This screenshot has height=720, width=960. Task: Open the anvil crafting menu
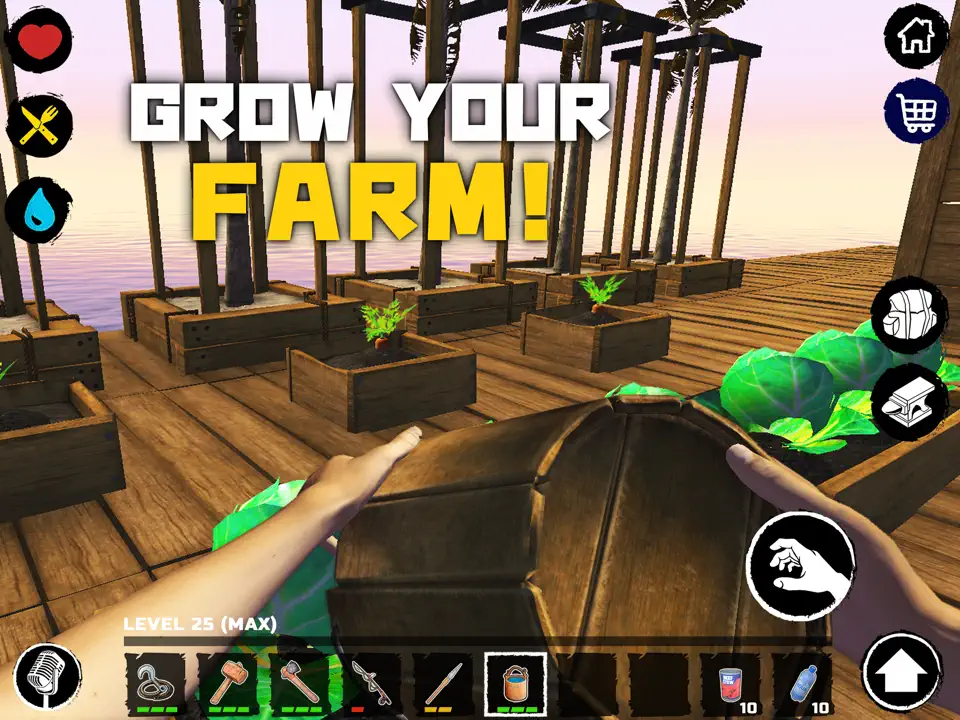(909, 401)
